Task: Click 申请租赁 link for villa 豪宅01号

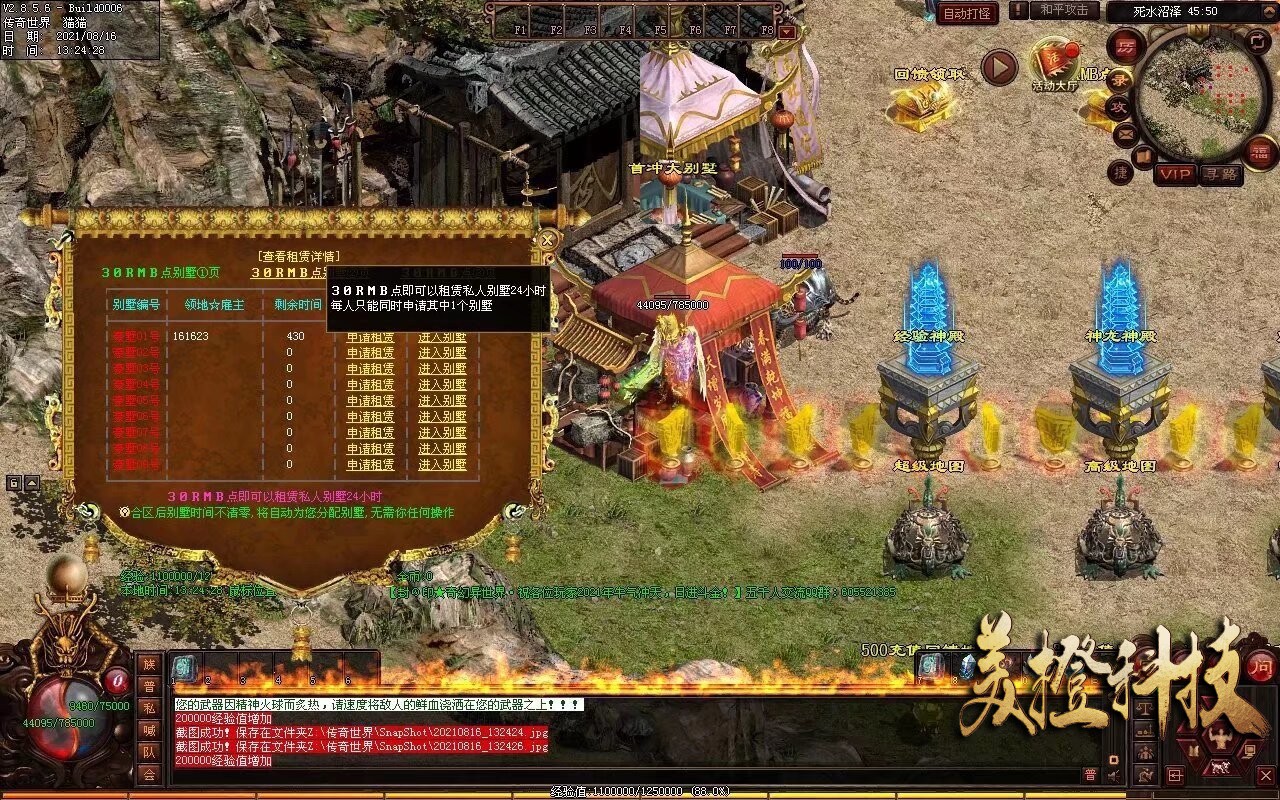Action: [x=371, y=339]
